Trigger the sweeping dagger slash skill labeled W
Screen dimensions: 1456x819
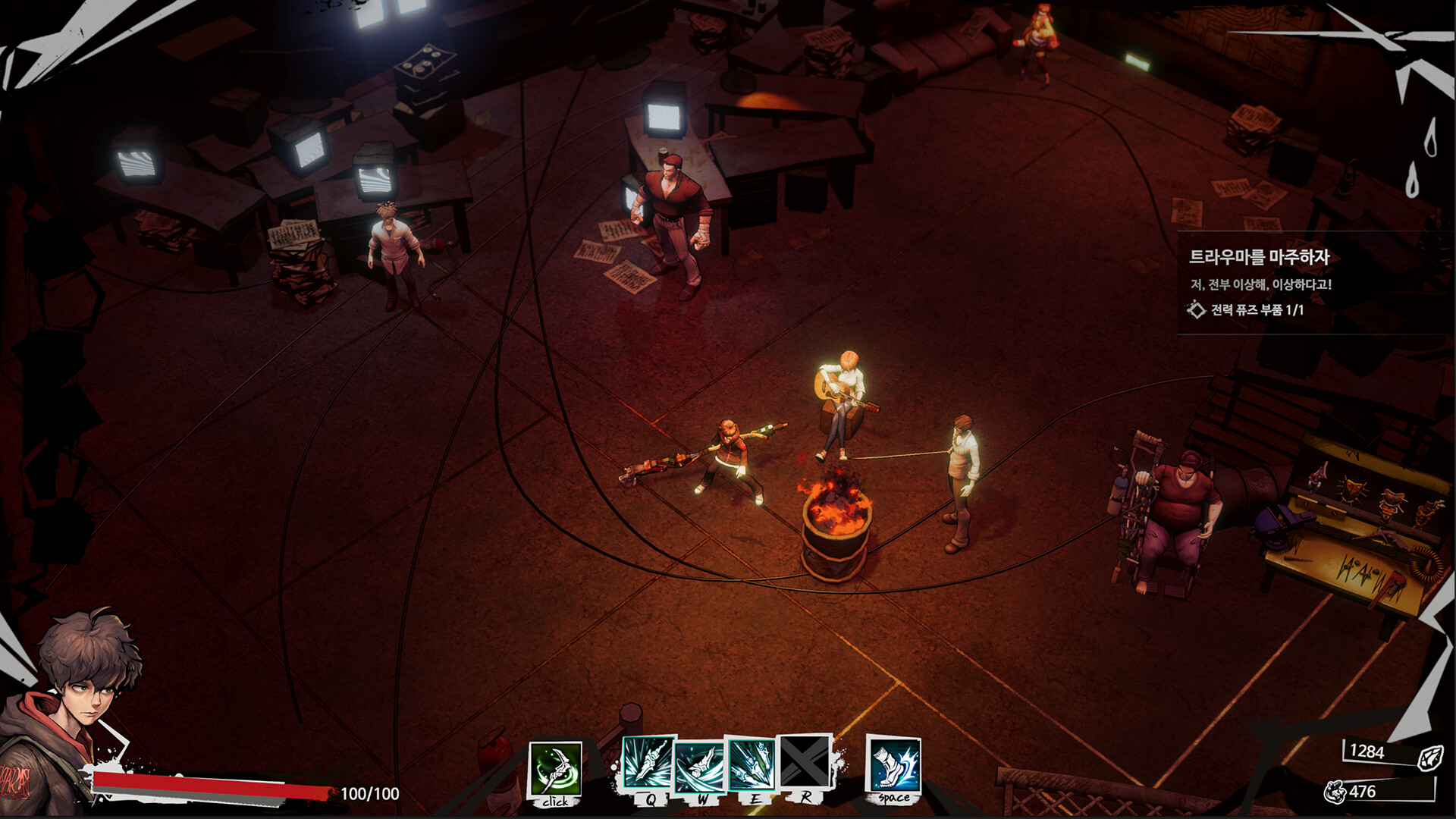pyautogui.click(x=700, y=766)
